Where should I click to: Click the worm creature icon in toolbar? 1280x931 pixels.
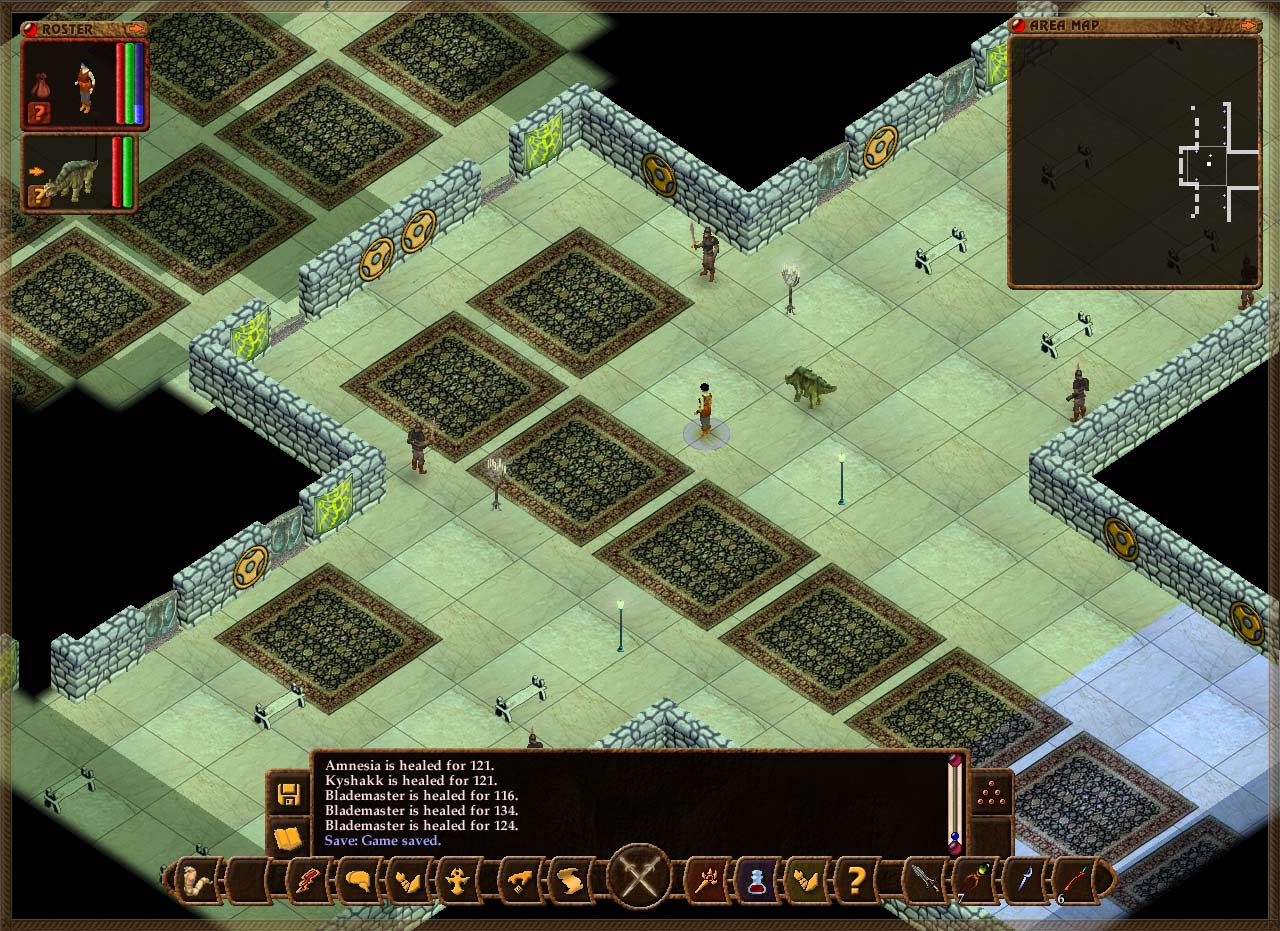(198, 881)
